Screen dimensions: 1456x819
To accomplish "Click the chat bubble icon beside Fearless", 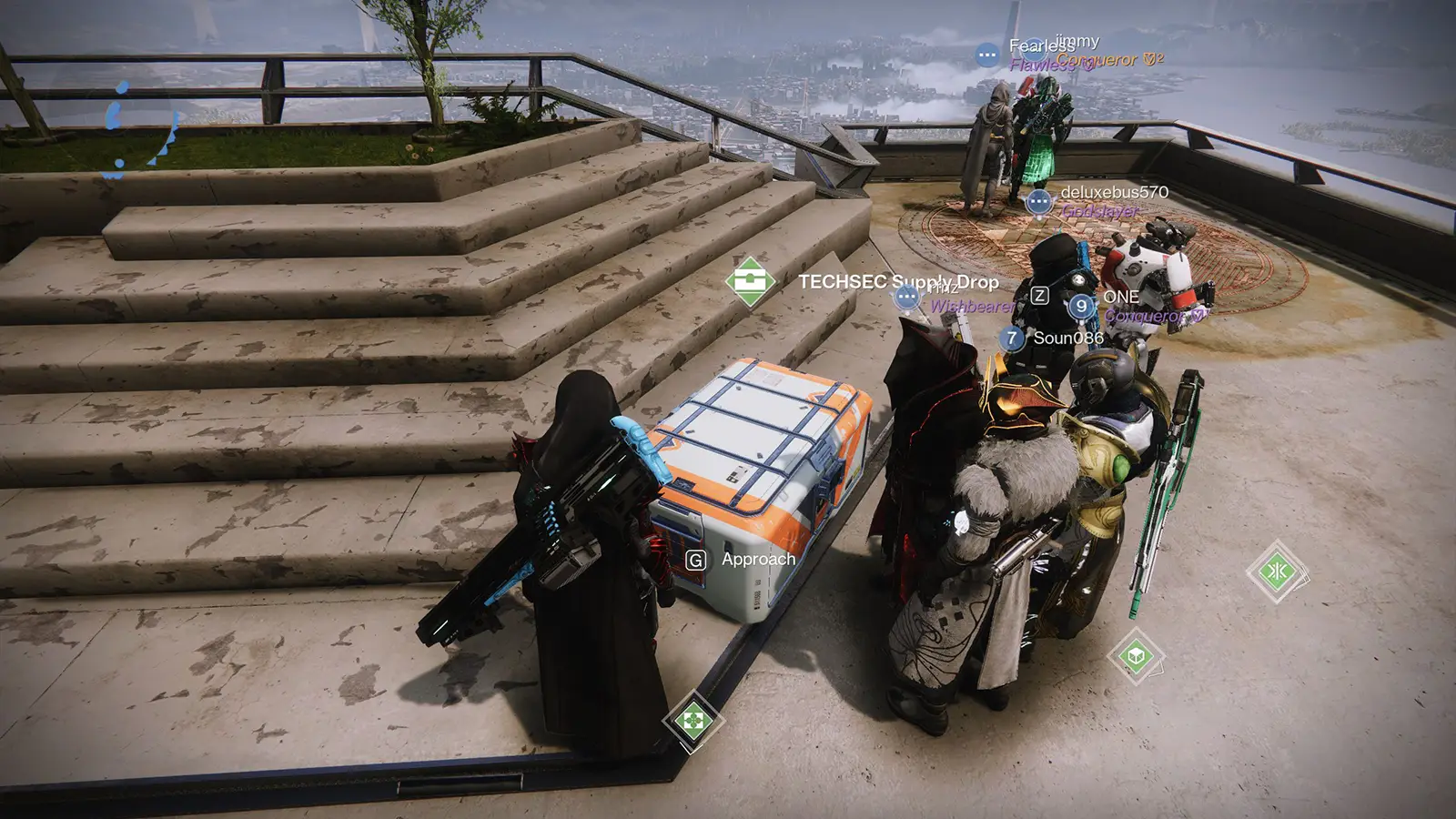I will (987, 55).
